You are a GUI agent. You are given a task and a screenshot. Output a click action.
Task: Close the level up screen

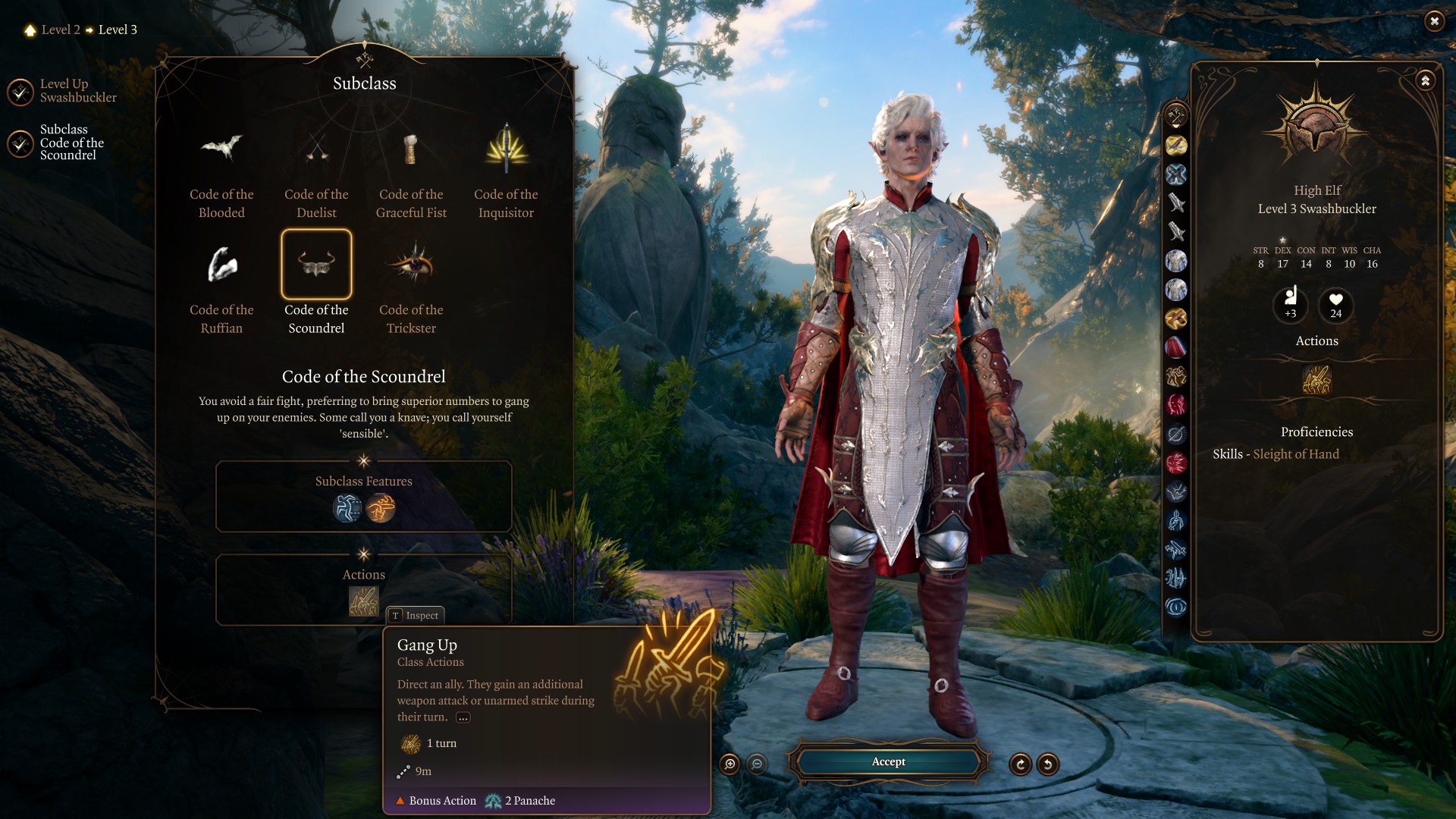coord(1434,21)
